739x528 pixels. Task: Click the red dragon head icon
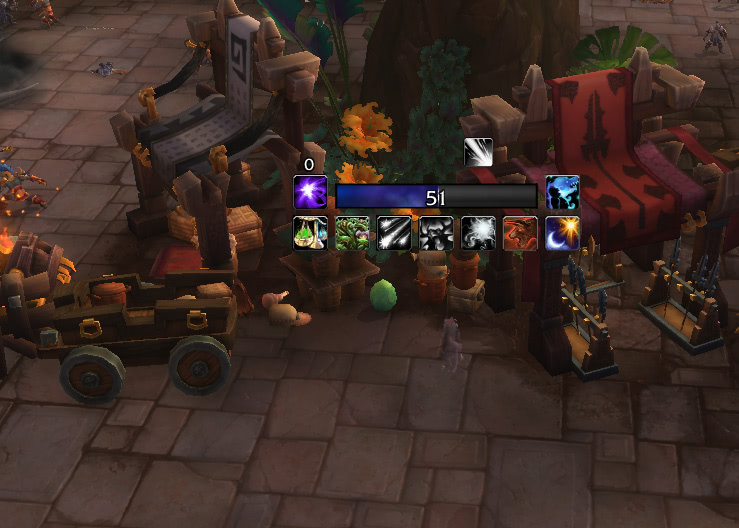pyautogui.click(x=520, y=233)
